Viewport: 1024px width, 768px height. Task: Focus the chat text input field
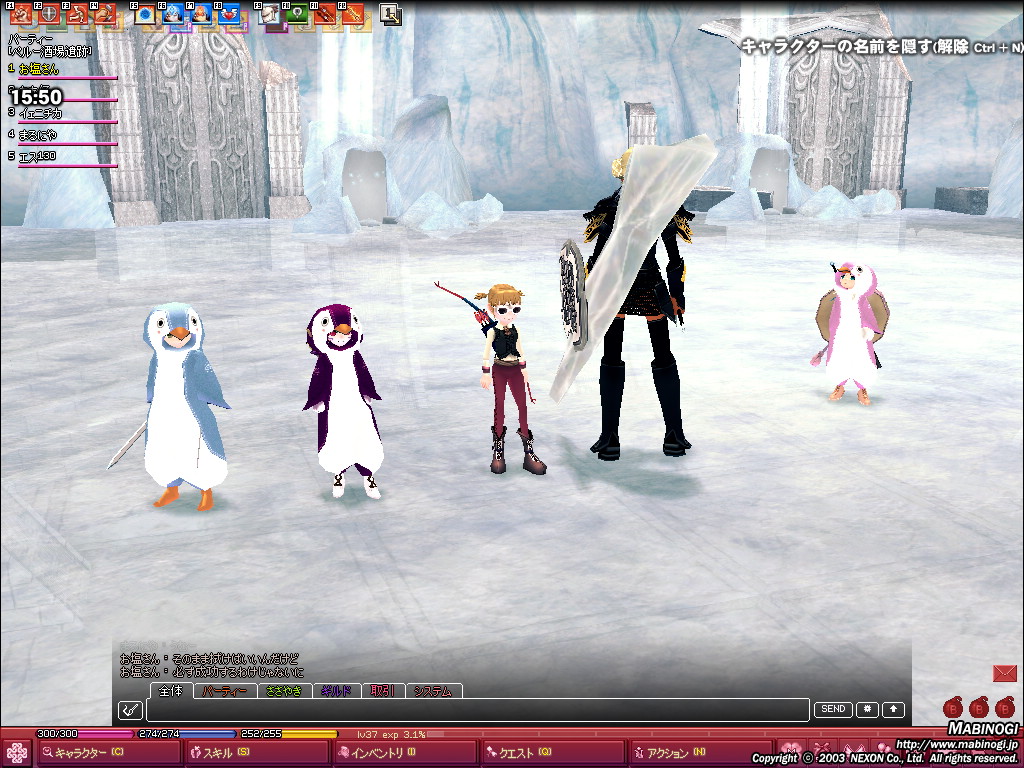[476, 710]
